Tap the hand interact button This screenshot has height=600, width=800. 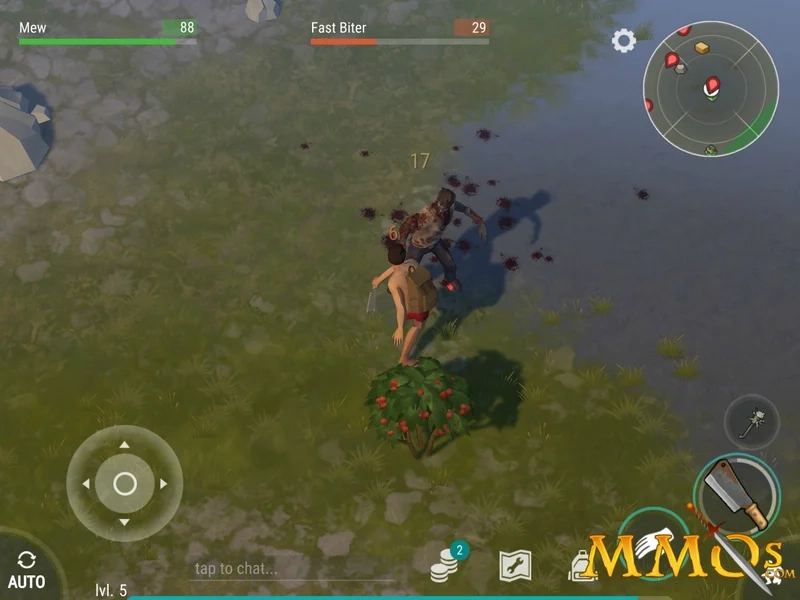click(652, 540)
